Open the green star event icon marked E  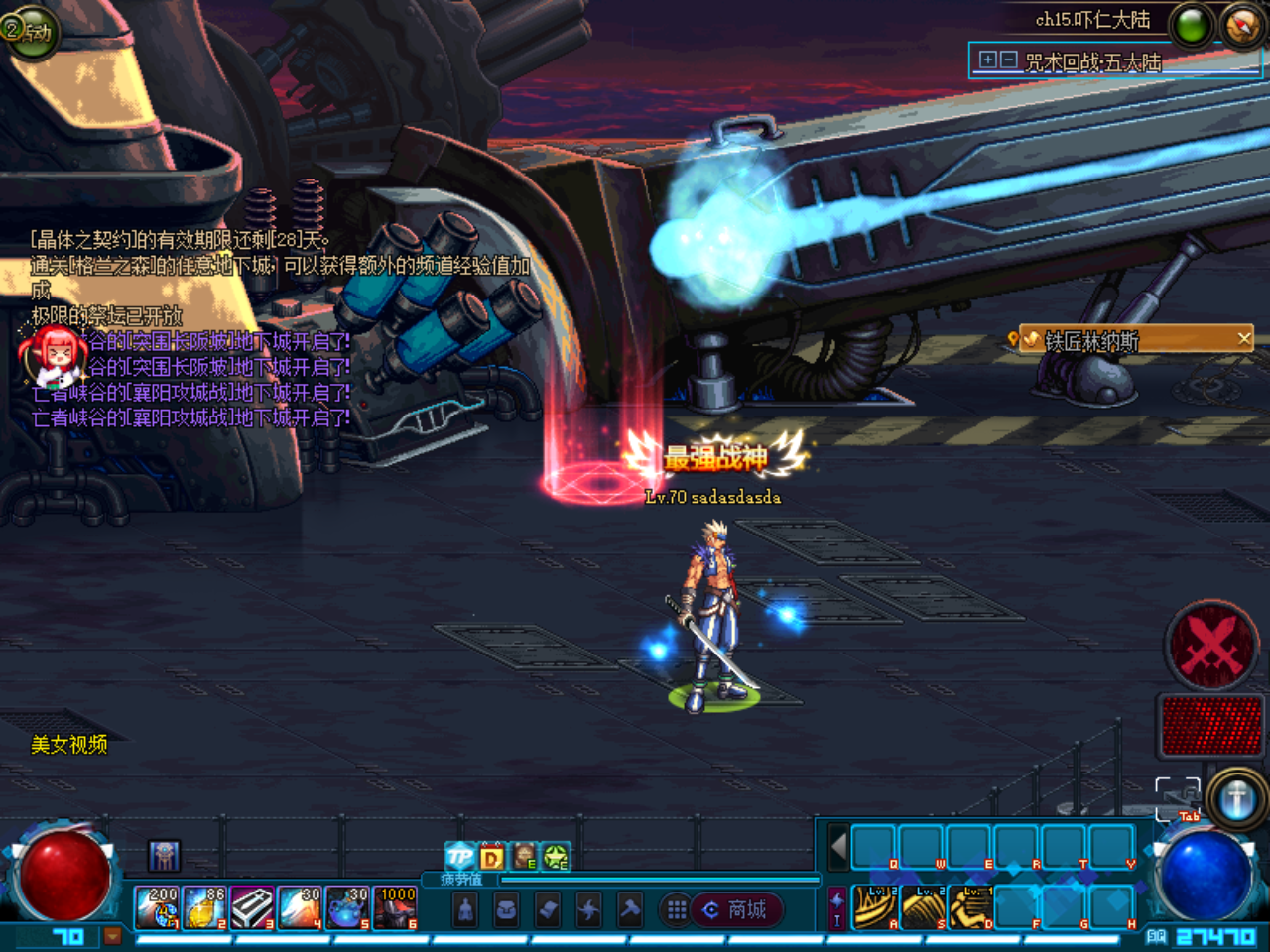click(556, 857)
